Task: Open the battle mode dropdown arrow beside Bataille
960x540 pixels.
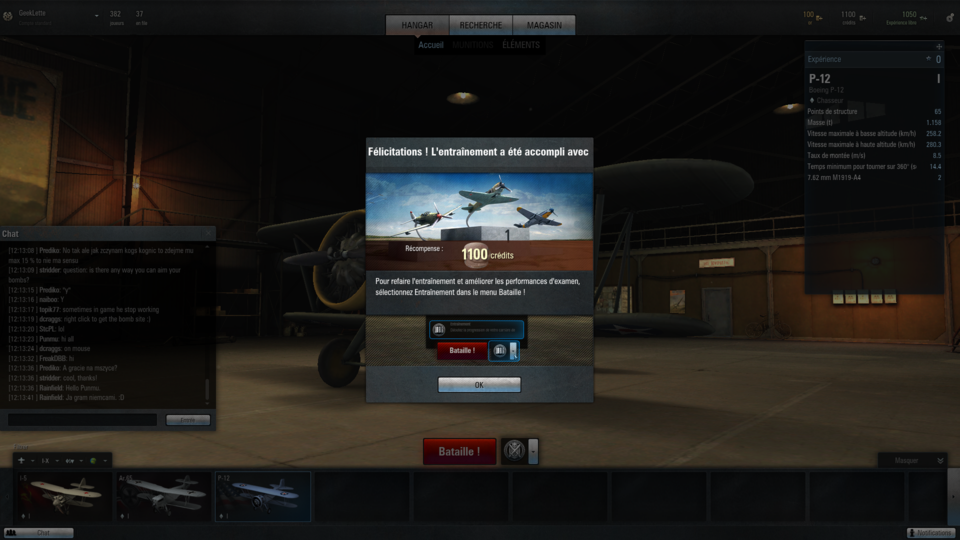Action: click(x=534, y=452)
